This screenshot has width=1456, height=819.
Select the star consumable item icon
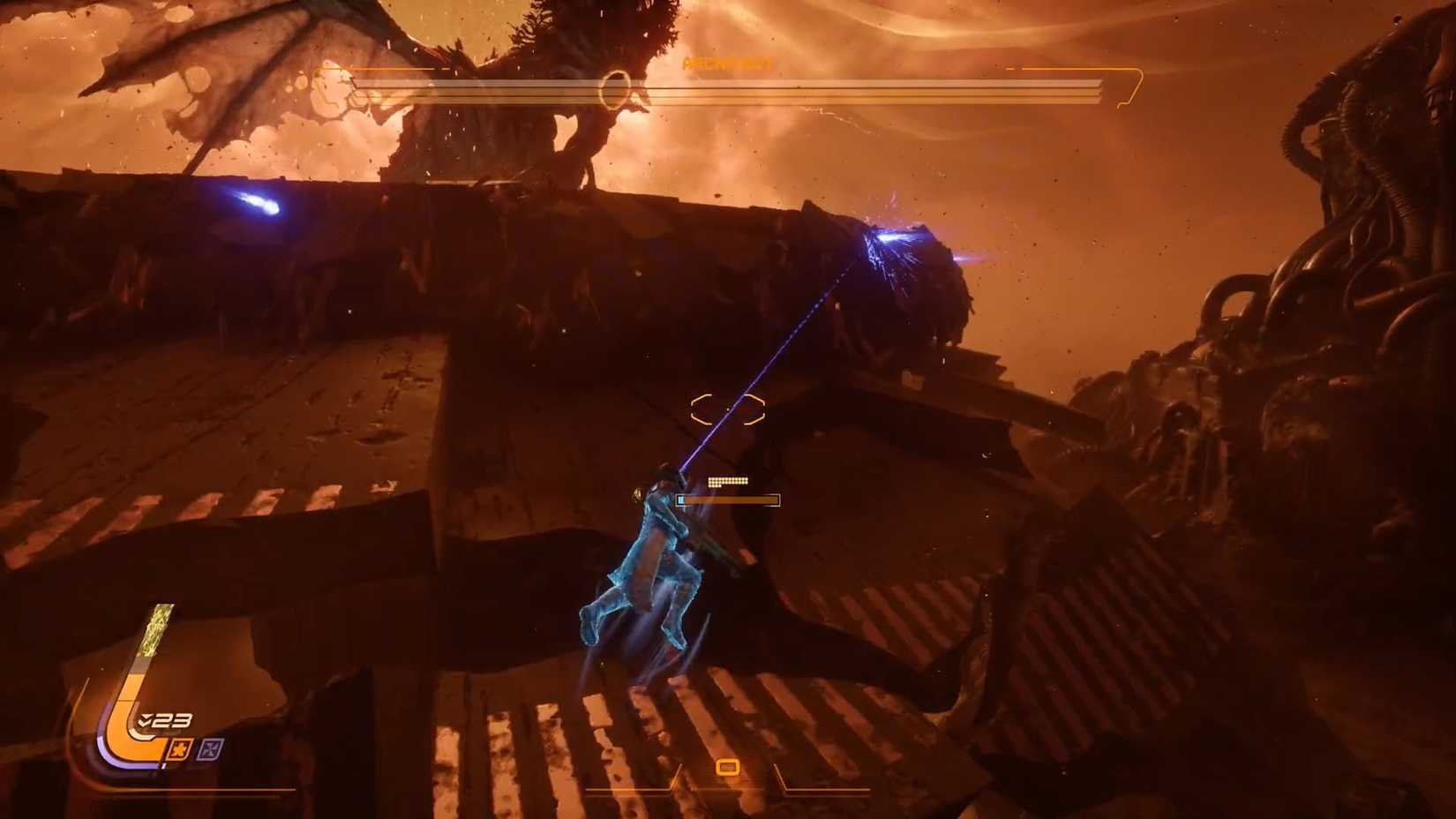click(180, 749)
